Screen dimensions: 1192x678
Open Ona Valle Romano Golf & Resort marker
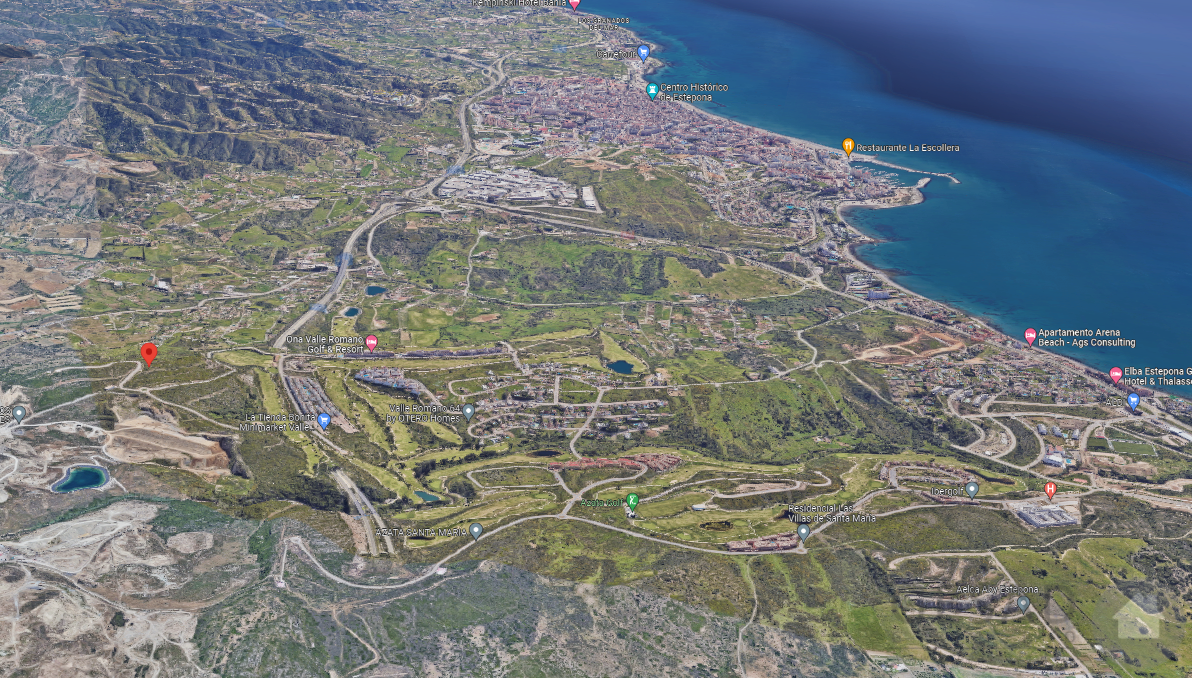point(371,343)
